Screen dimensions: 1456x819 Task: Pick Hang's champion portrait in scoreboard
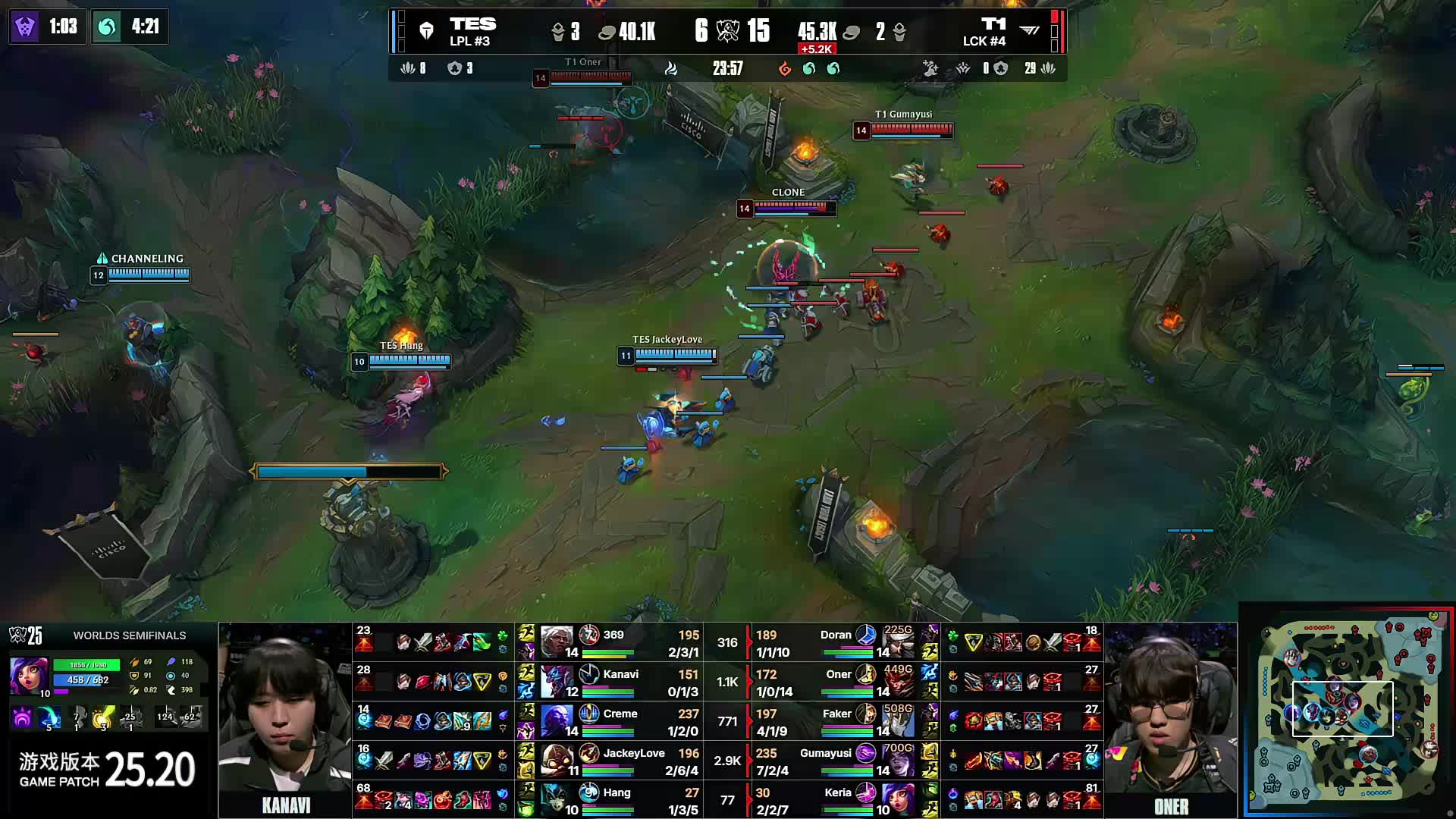(x=557, y=800)
